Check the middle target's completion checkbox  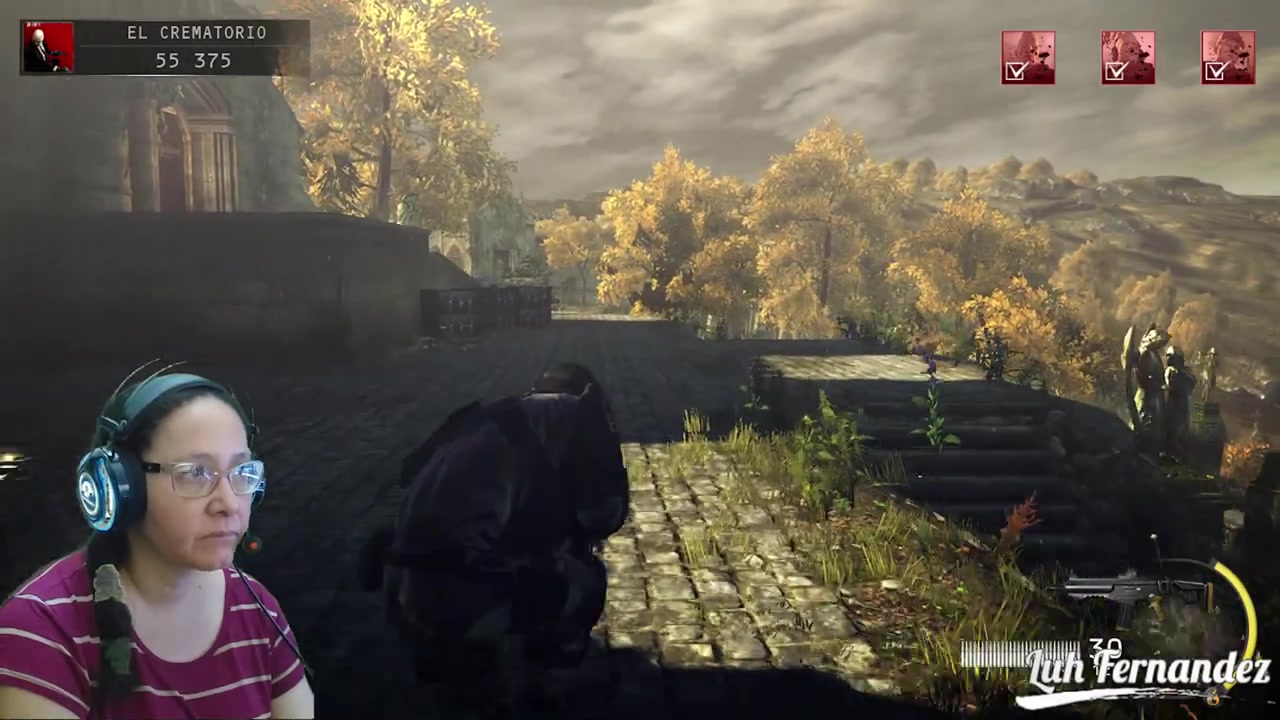pyautogui.click(x=1116, y=71)
